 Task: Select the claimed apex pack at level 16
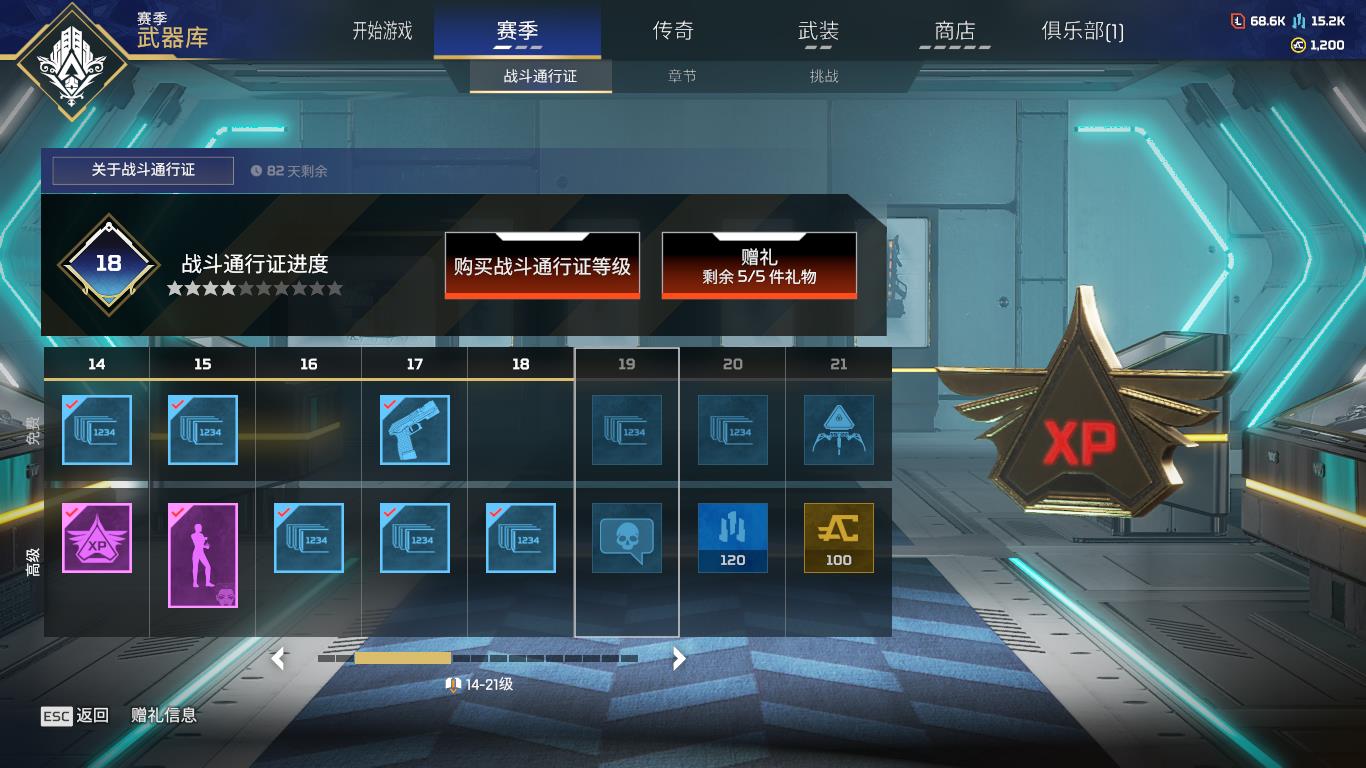click(x=308, y=538)
